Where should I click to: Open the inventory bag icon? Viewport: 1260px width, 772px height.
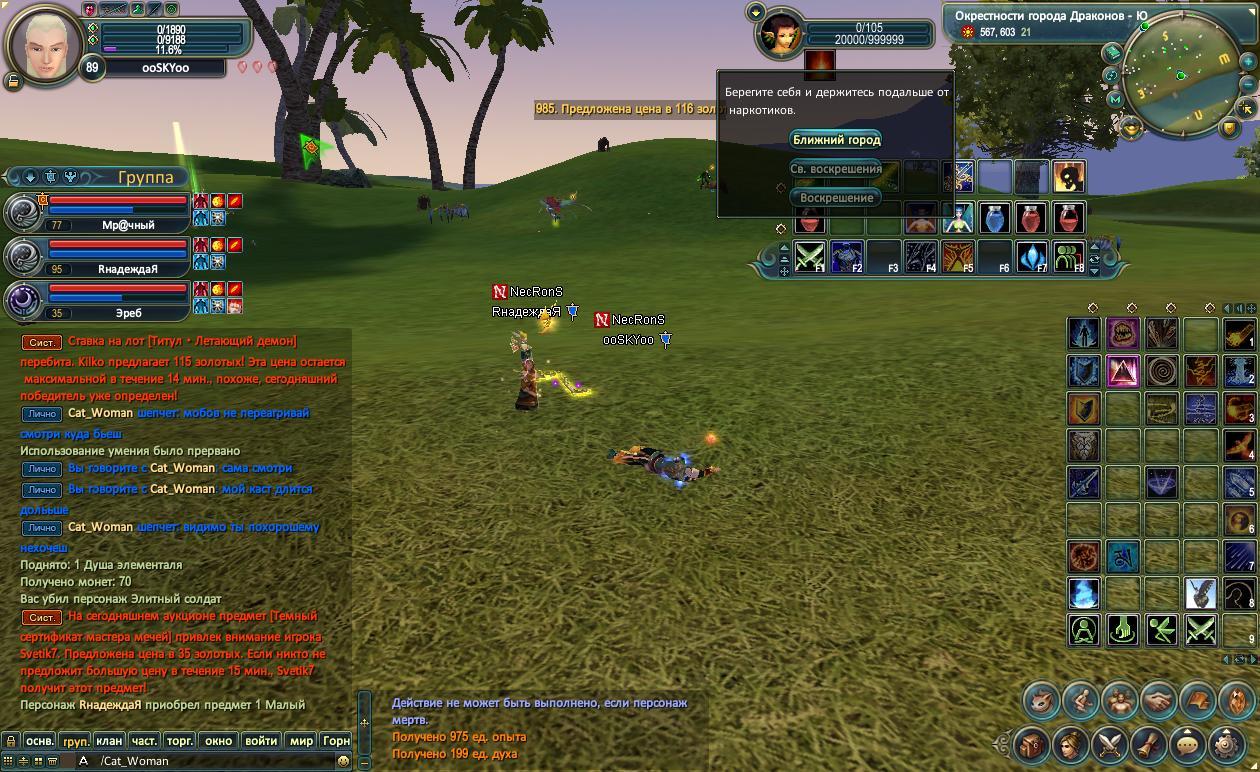(1032, 745)
